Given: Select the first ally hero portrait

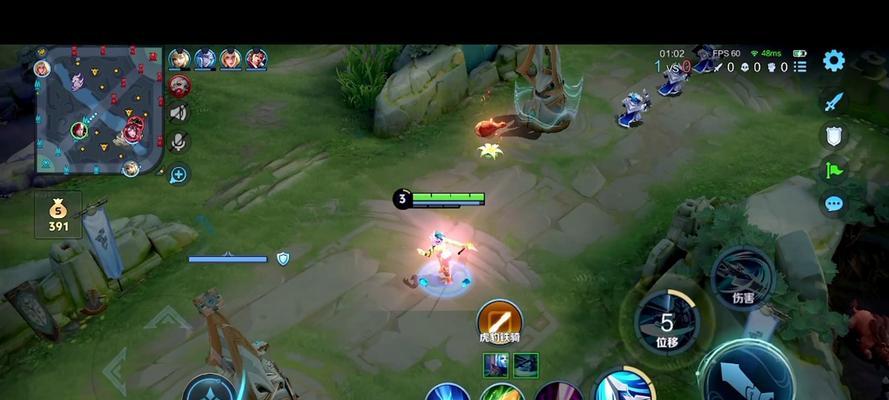Looking at the screenshot, I should [x=180, y=59].
